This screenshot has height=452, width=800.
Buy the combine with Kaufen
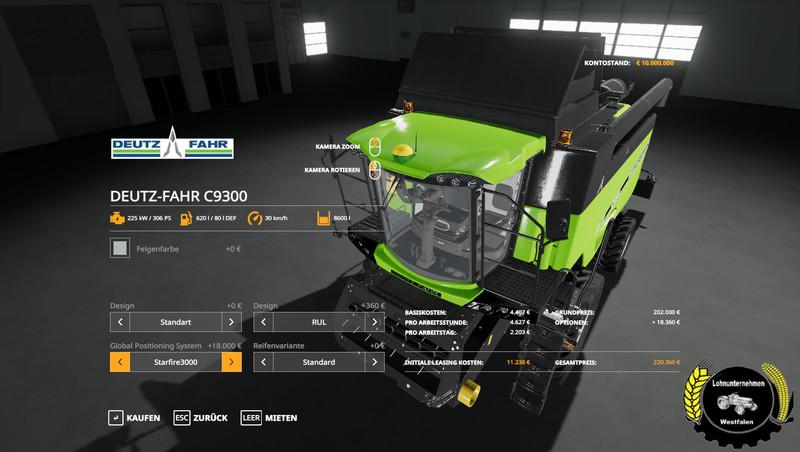pyautogui.click(x=134, y=417)
